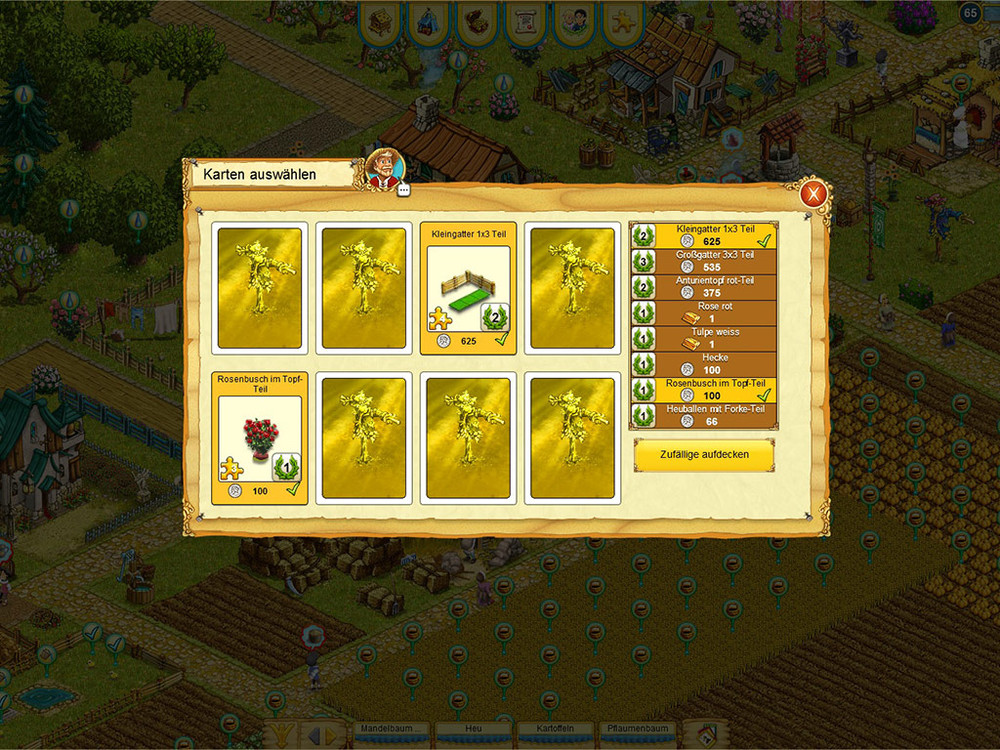Close the Karten auswählen dialog

coord(814,194)
